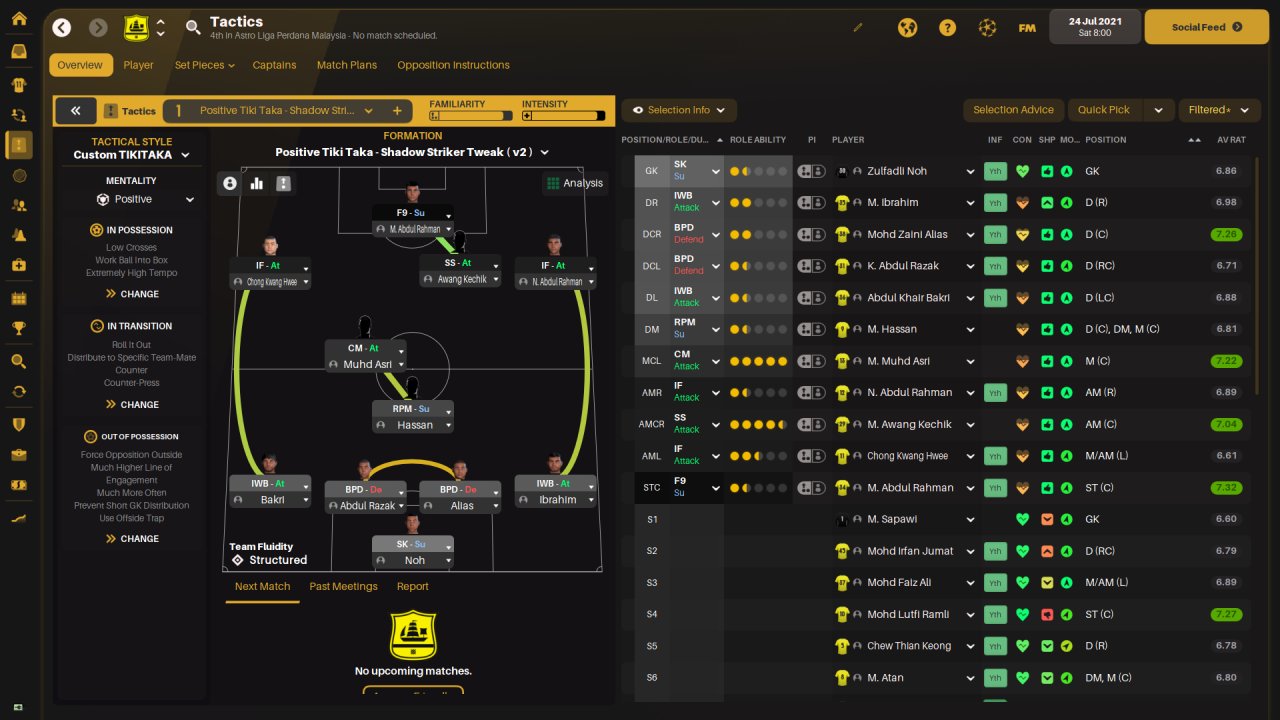Open the search magnifier next to Tactics
Image resolution: width=1280 pixels, height=720 pixels.
point(193,28)
